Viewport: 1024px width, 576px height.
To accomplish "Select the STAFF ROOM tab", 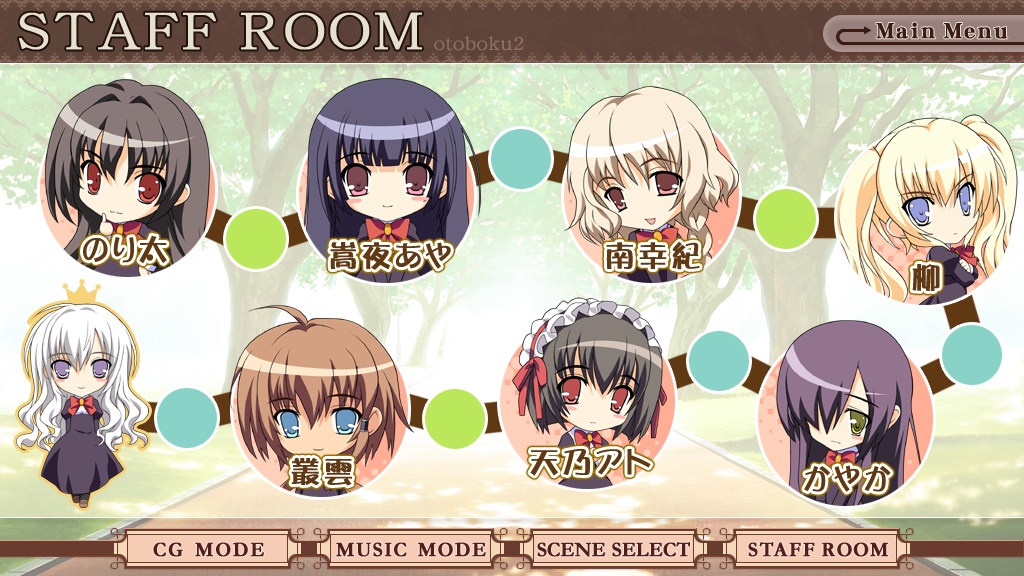I will point(818,549).
